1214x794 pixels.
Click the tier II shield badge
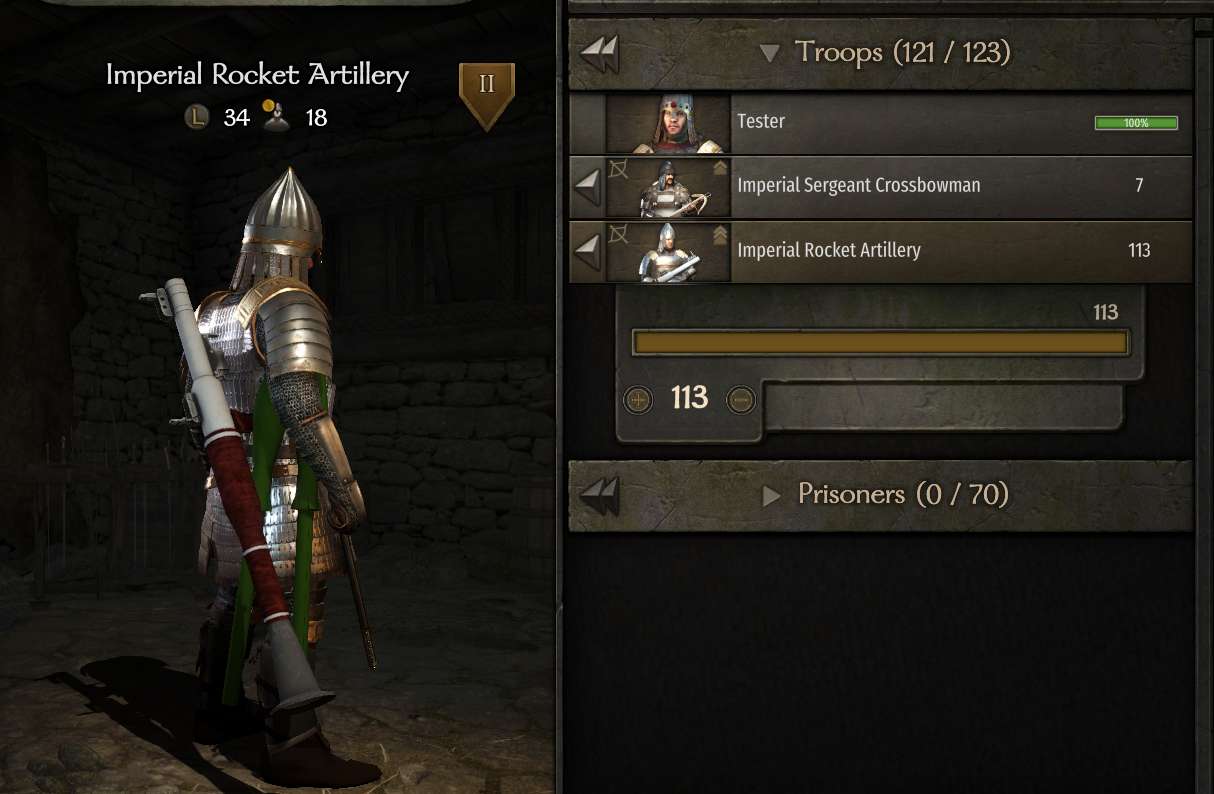point(486,94)
